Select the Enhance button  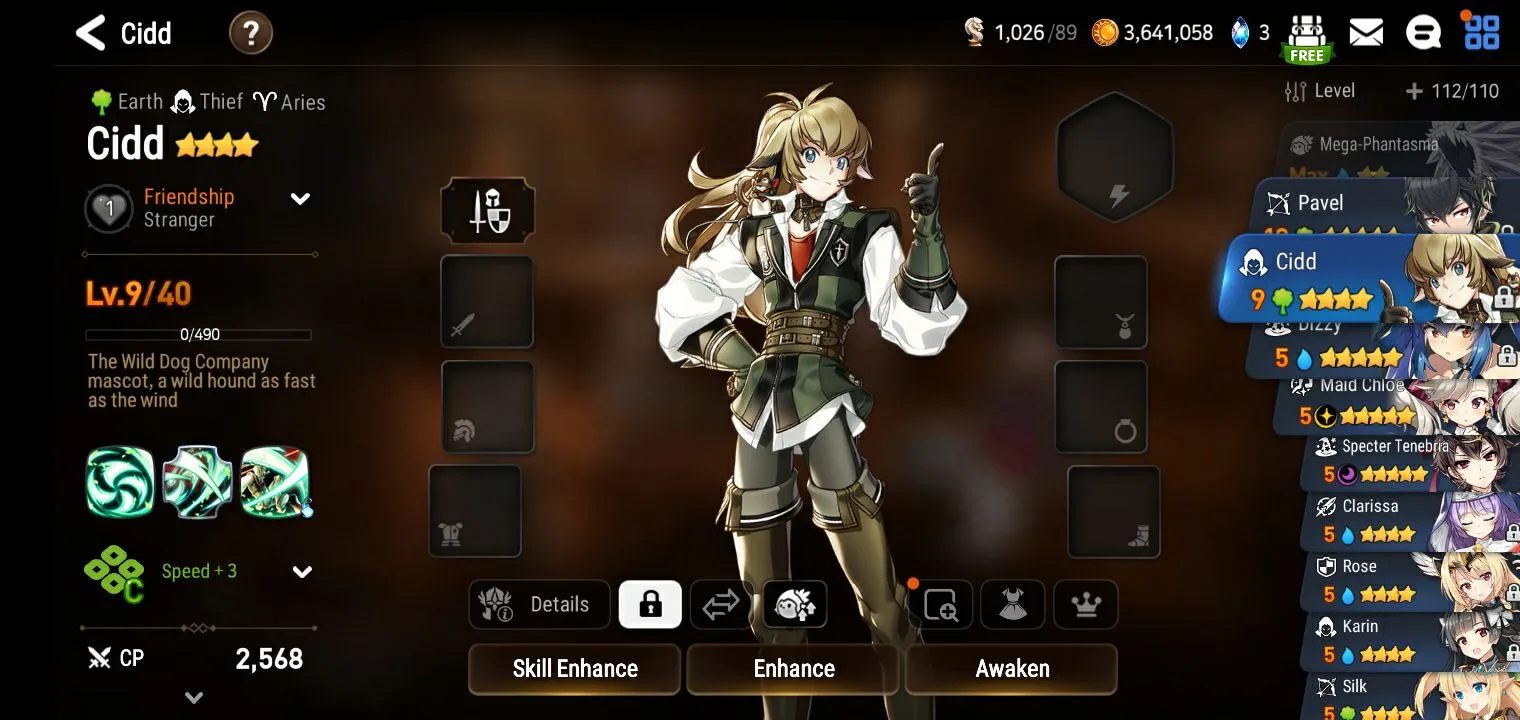click(793, 669)
